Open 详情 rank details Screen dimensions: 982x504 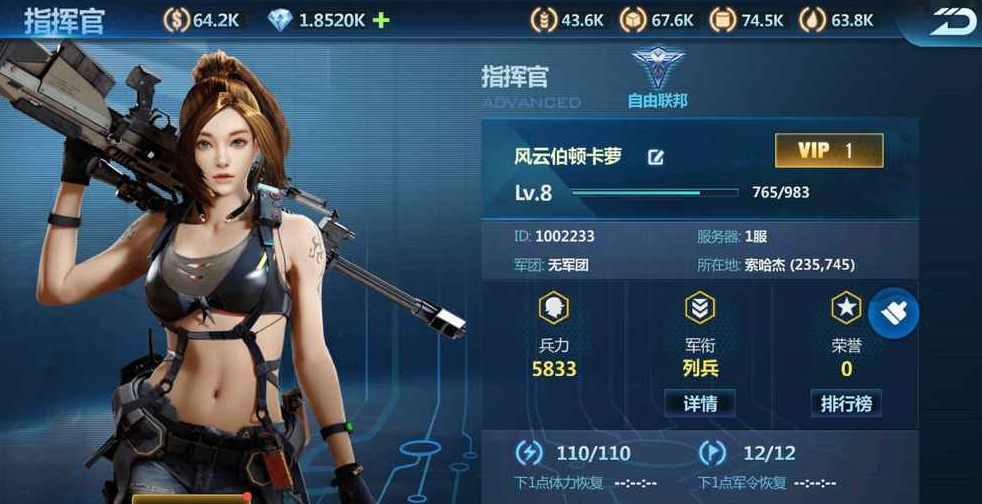(699, 403)
